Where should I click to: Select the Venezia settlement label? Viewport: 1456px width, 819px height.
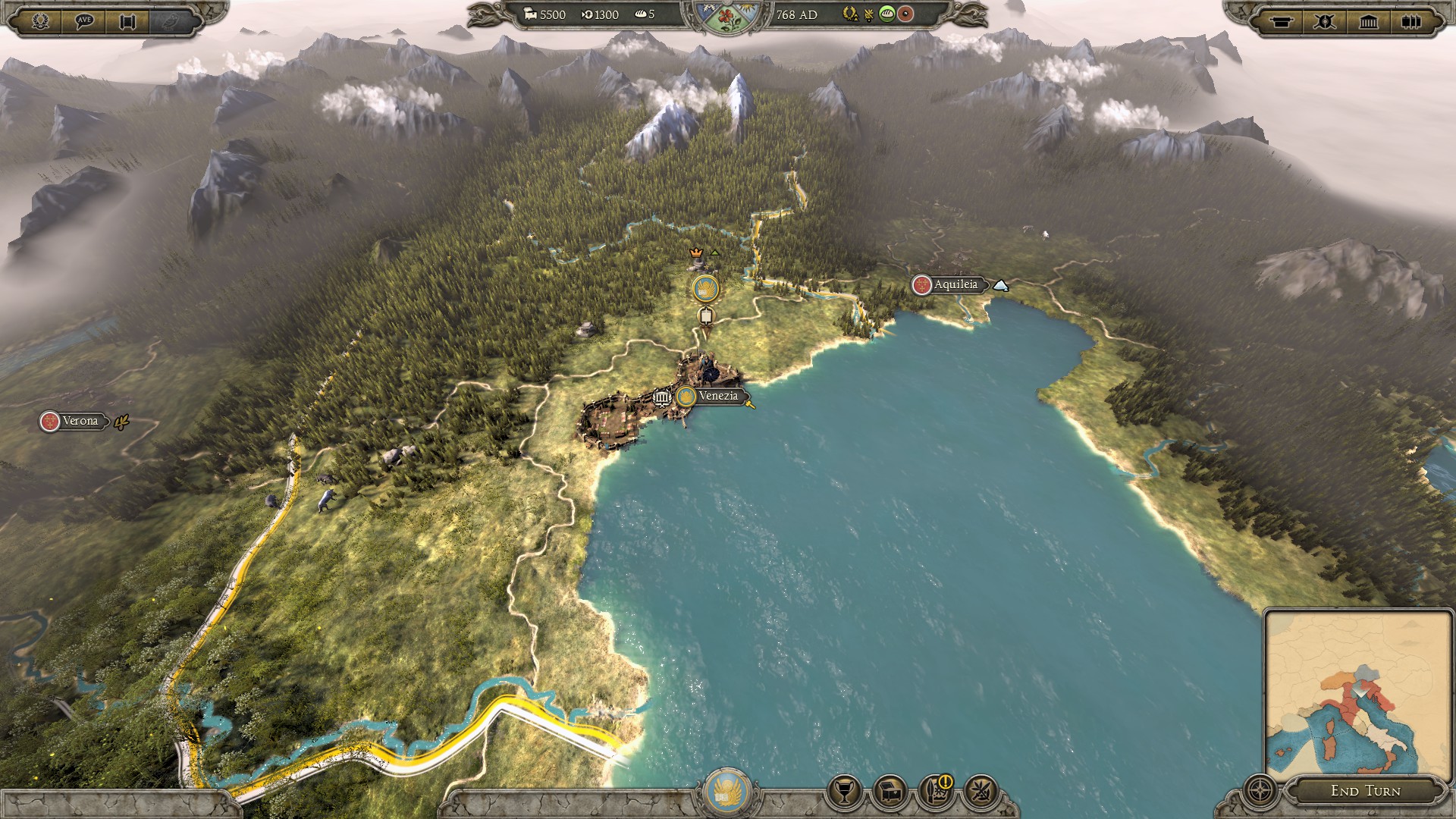717,396
